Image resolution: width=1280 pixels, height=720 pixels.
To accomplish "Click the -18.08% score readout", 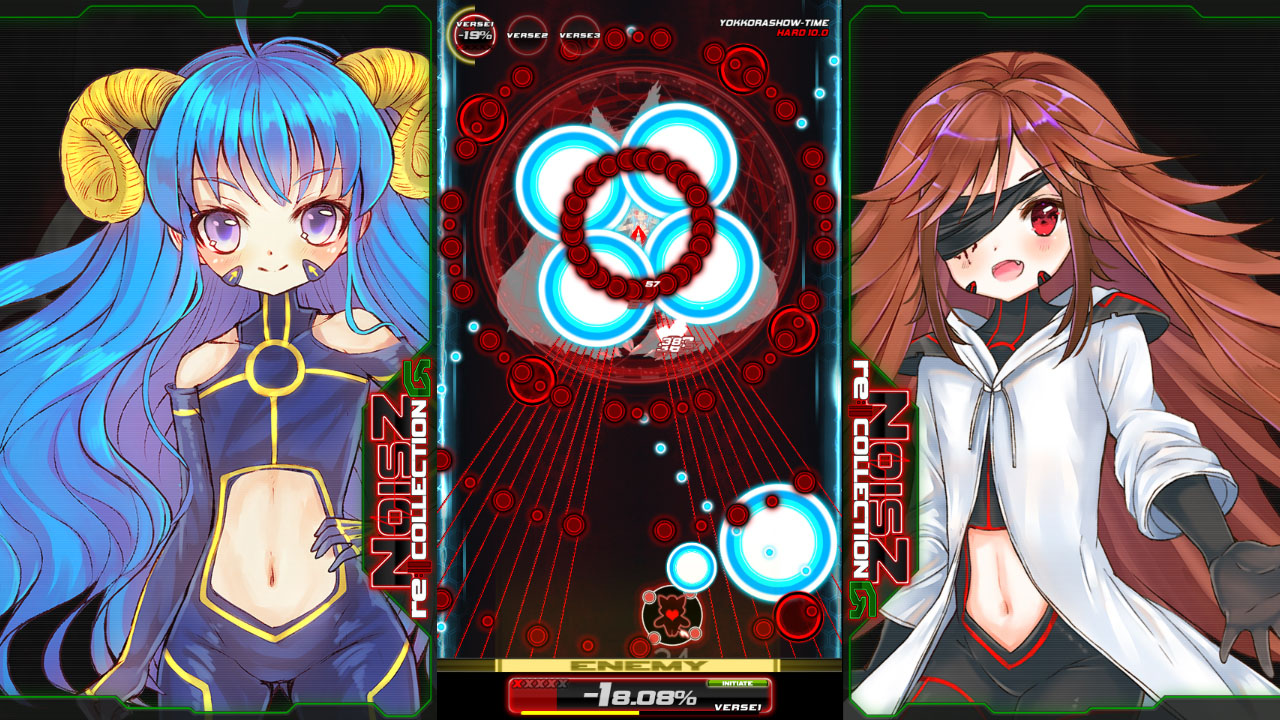I will pos(640,694).
